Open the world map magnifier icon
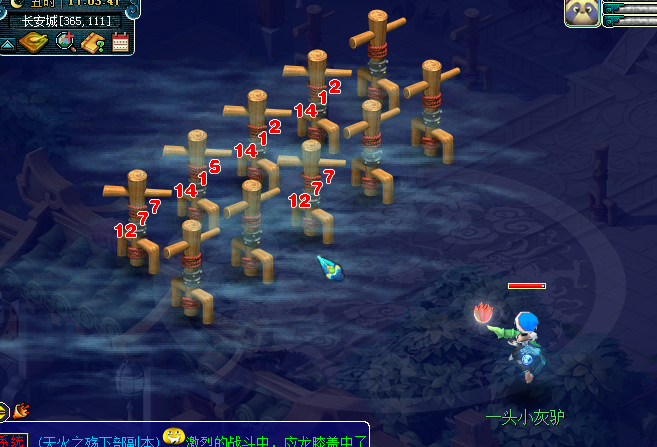The width and height of the screenshot is (657, 447). [x=66, y=42]
